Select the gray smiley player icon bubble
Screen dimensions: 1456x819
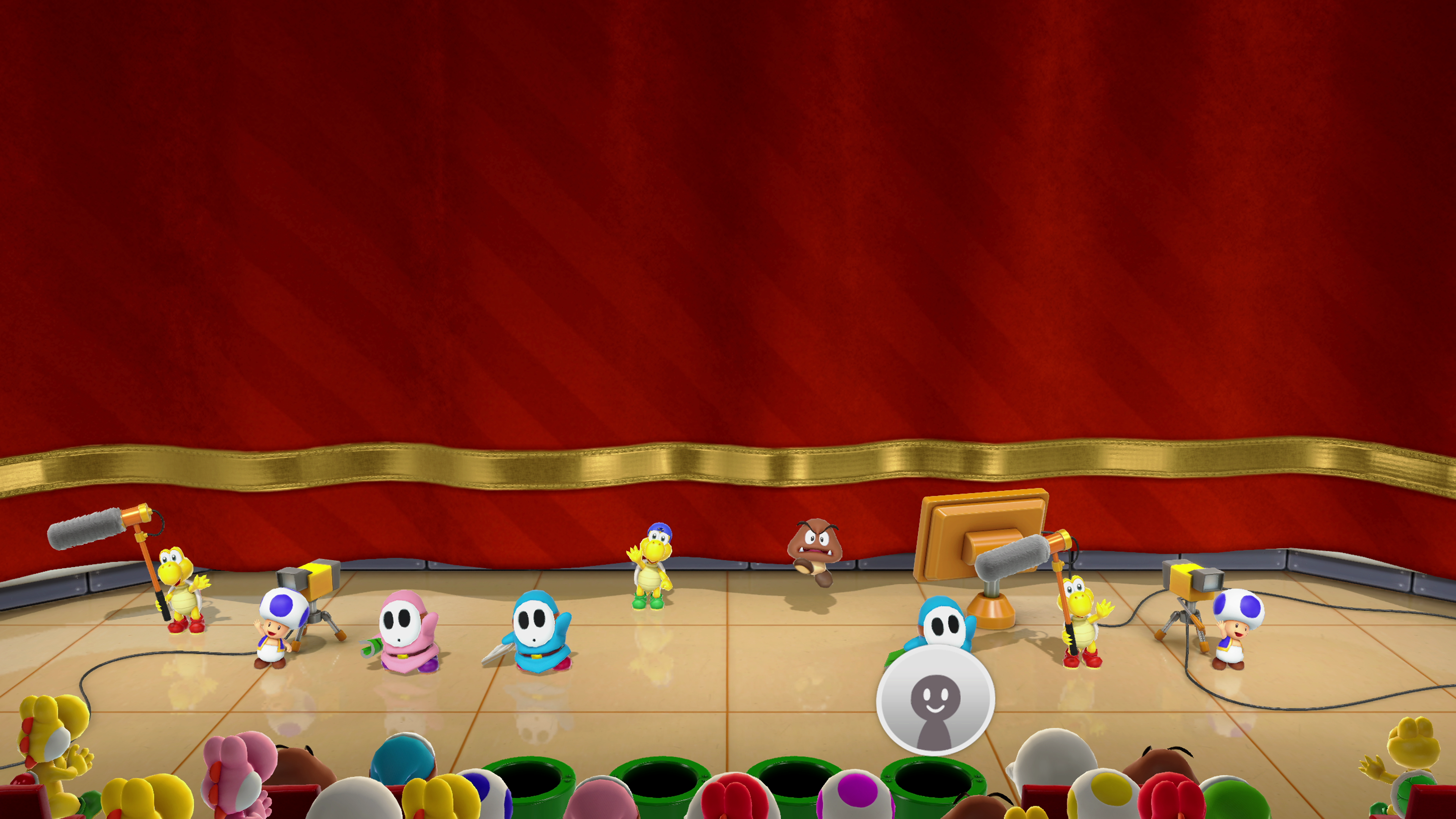coord(935,701)
